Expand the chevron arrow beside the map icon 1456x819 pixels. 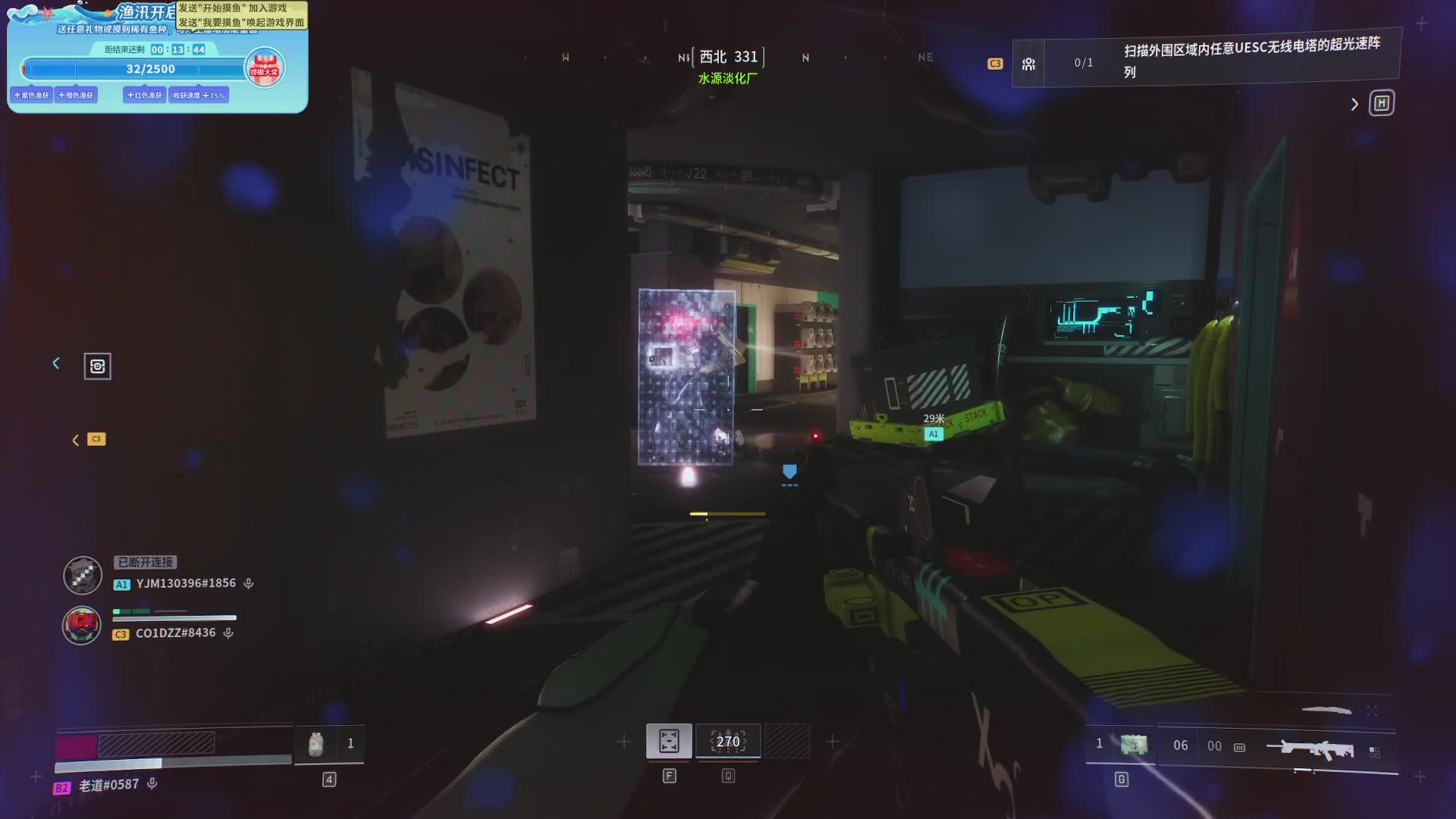pyautogui.click(x=1354, y=104)
